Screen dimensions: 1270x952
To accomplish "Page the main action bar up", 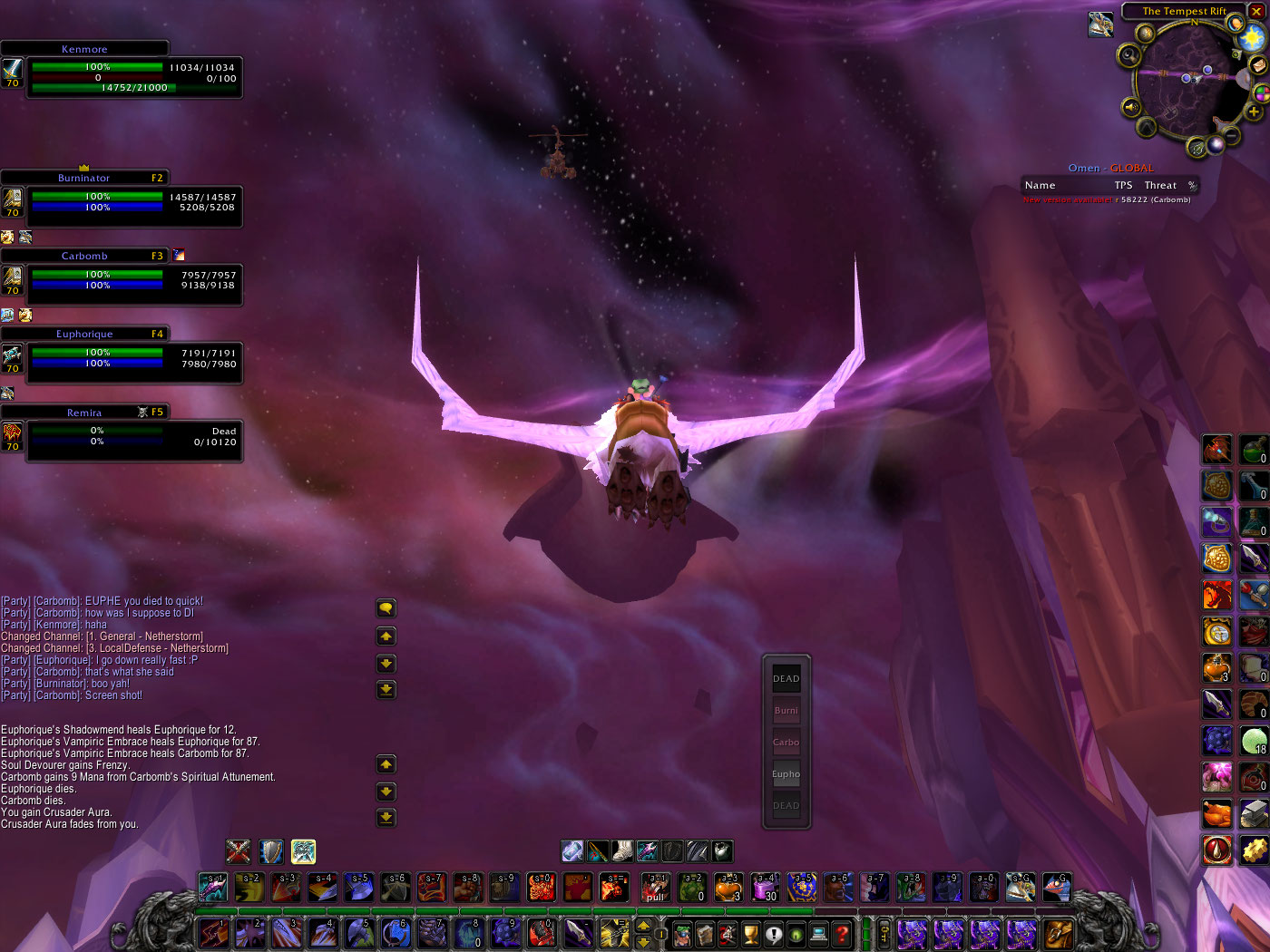I will pyautogui.click(x=643, y=925).
